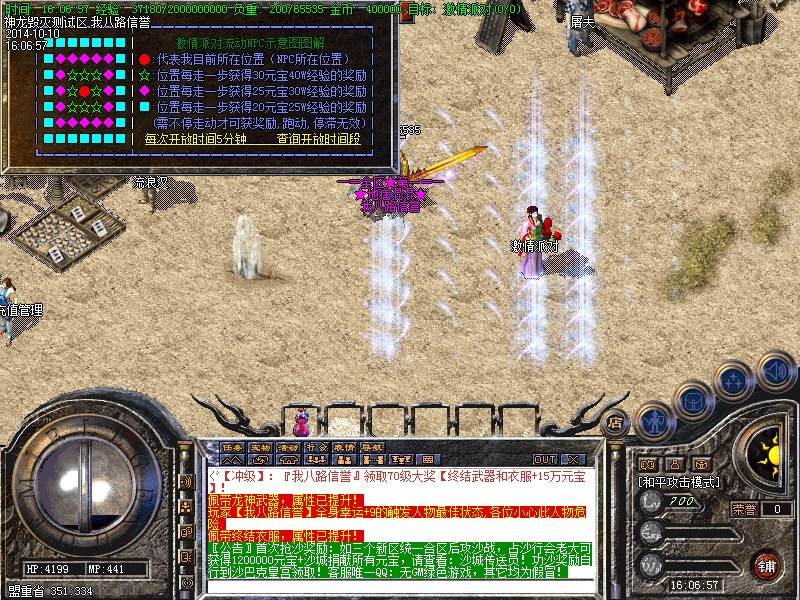Open the 活动 events tab
The width and height of the screenshot is (800, 600).
point(289,447)
